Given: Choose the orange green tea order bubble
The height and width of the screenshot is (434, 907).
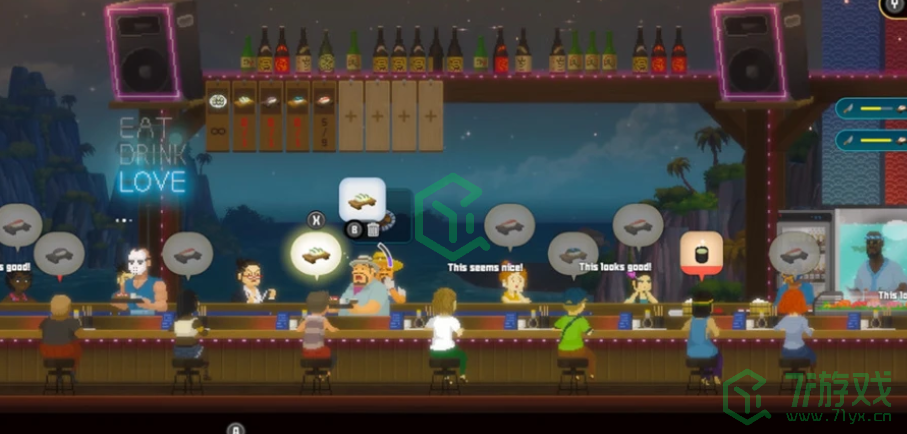Looking at the screenshot, I should point(701,252).
